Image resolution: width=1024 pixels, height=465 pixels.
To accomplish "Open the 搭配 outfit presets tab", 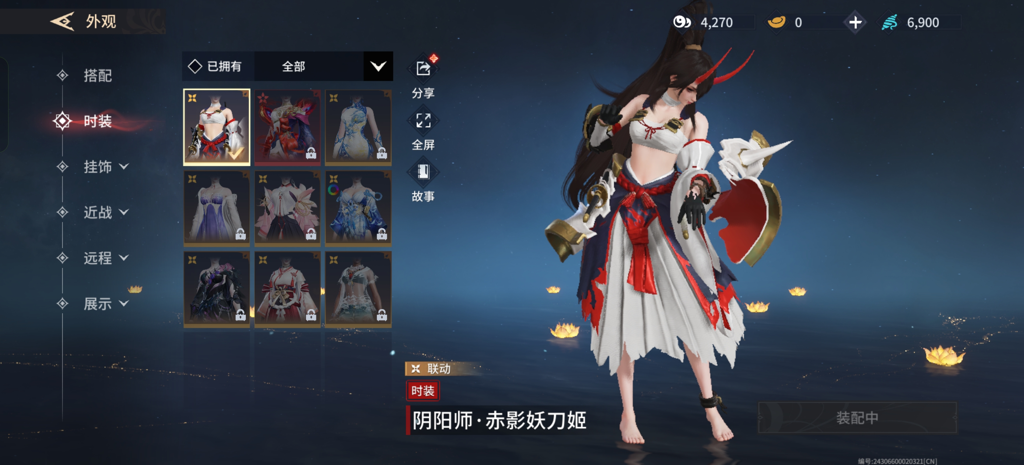I will coord(97,75).
